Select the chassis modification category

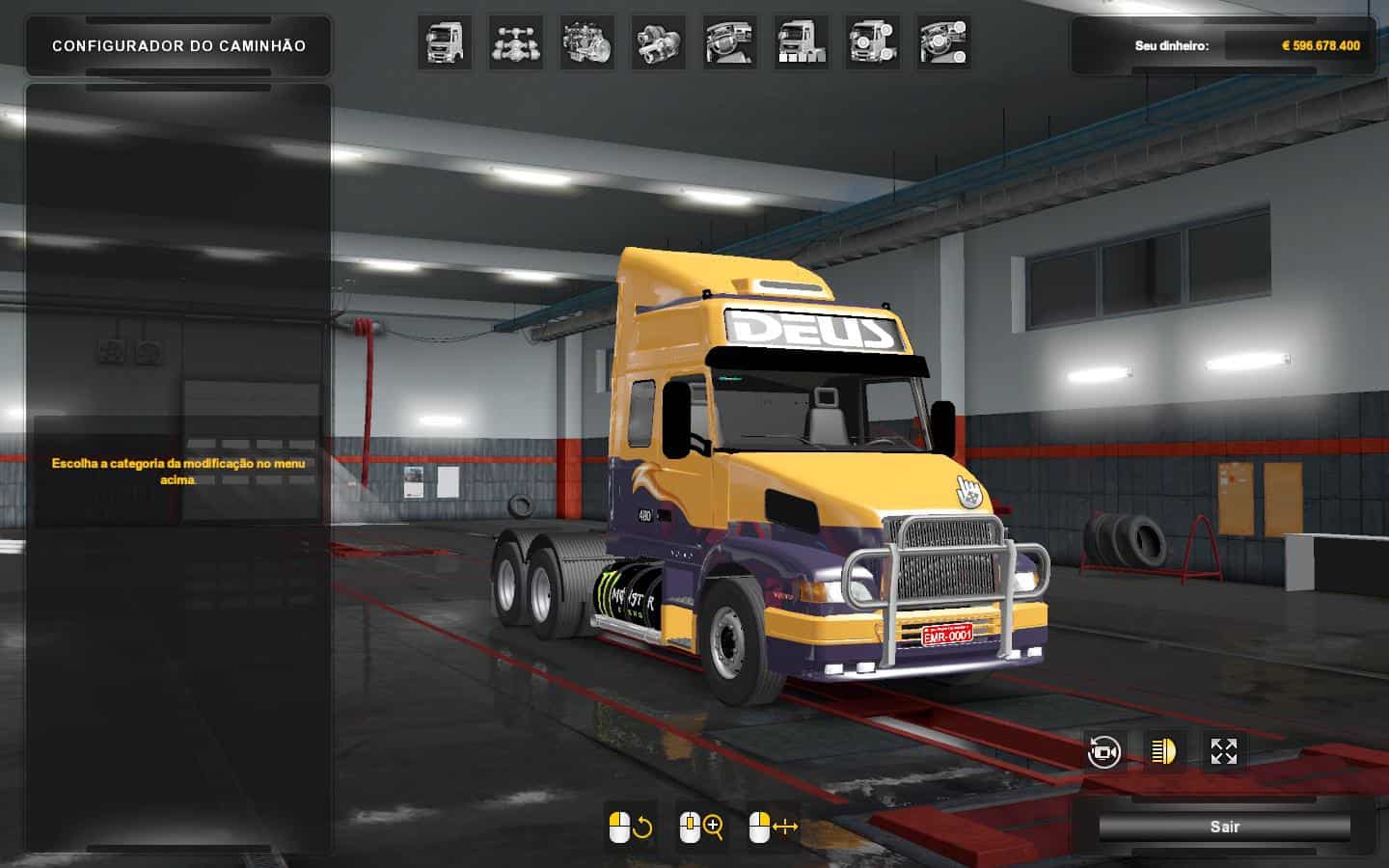coord(516,42)
